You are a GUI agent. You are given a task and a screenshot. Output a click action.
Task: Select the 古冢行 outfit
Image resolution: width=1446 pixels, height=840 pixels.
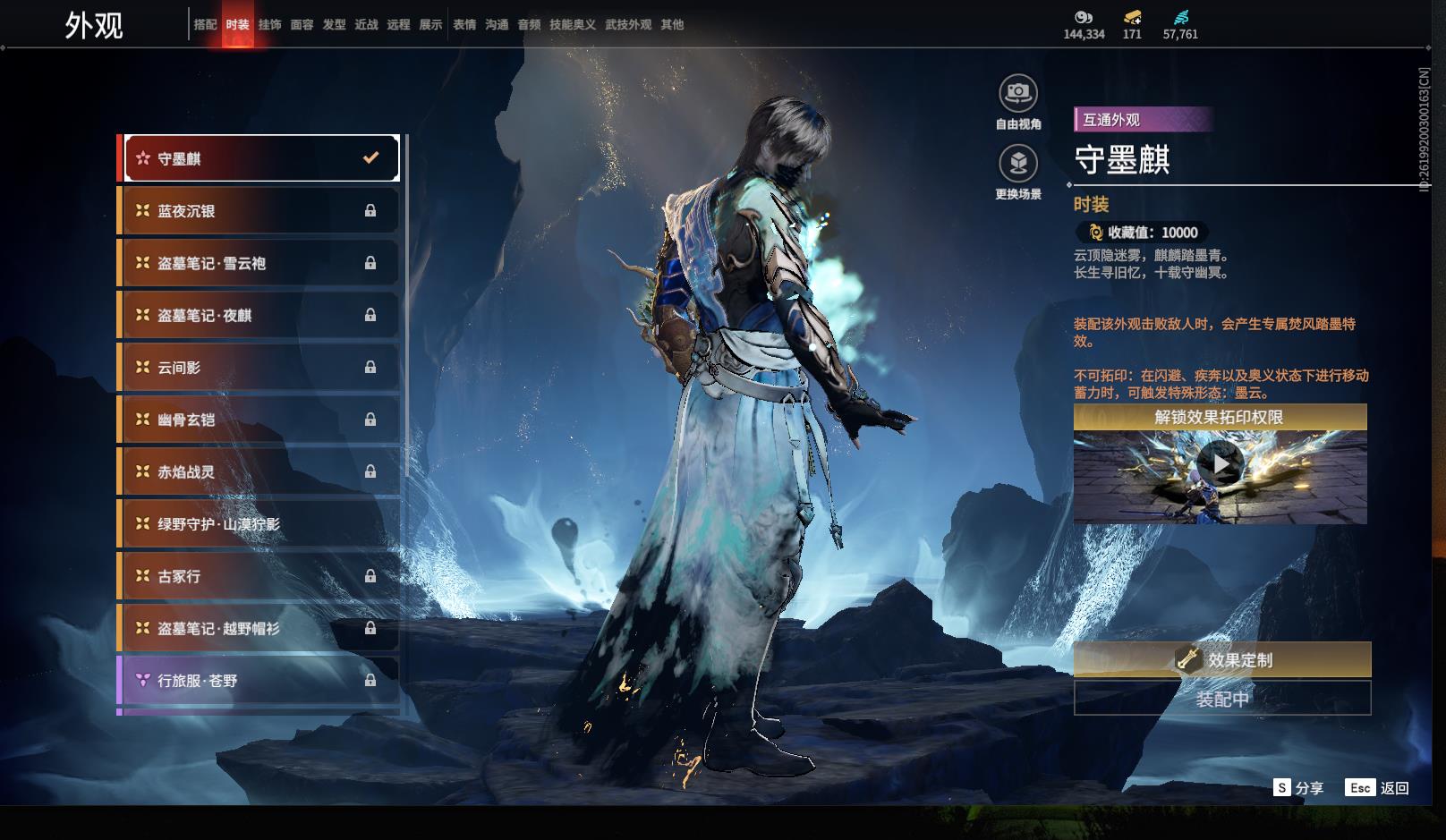(259, 576)
